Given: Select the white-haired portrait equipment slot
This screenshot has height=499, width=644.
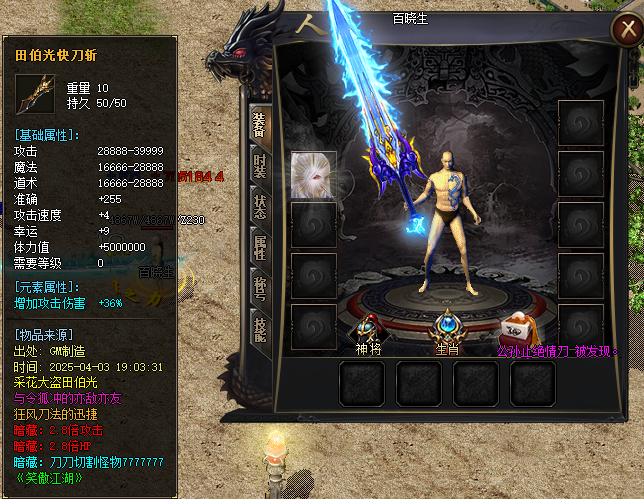Looking at the screenshot, I should [313, 174].
